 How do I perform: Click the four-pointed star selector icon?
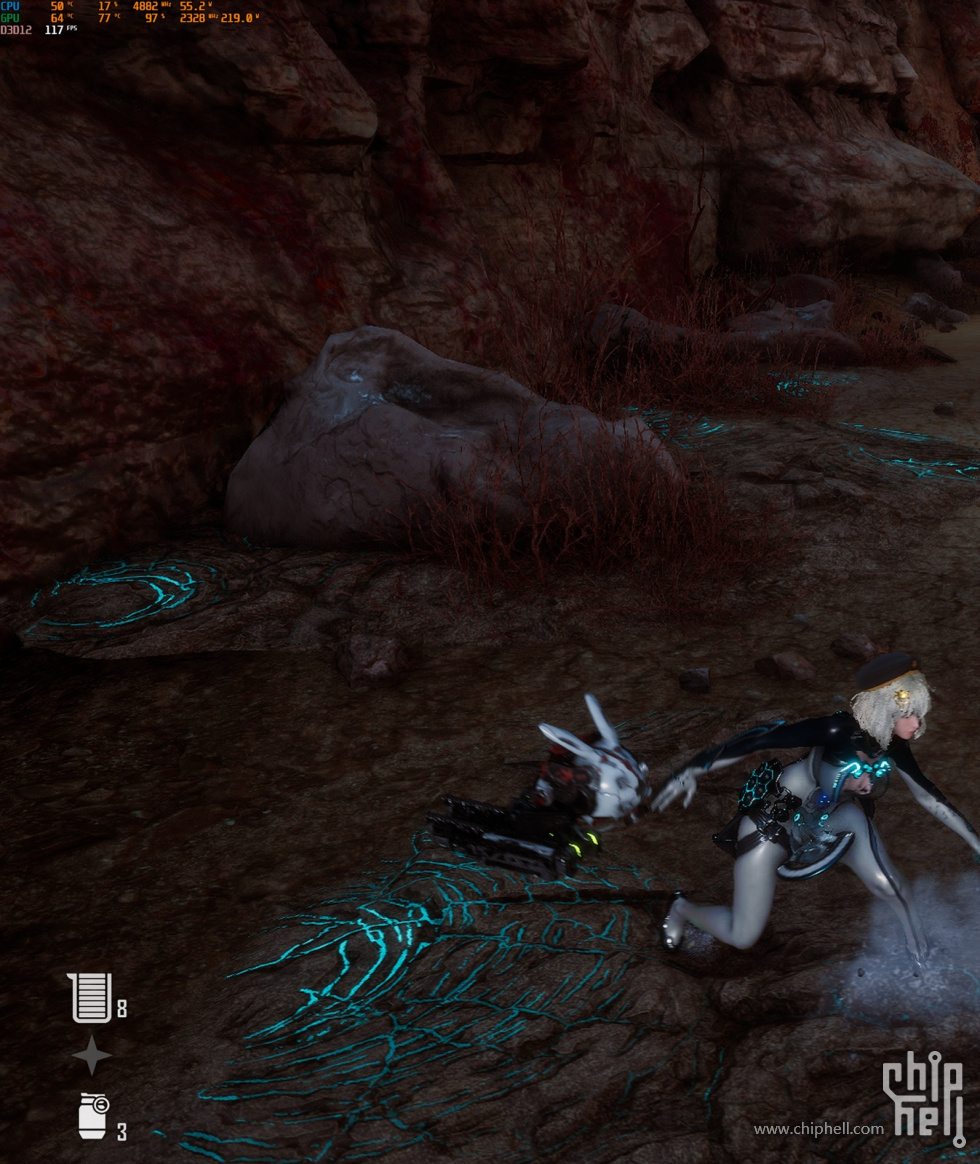coord(91,1055)
